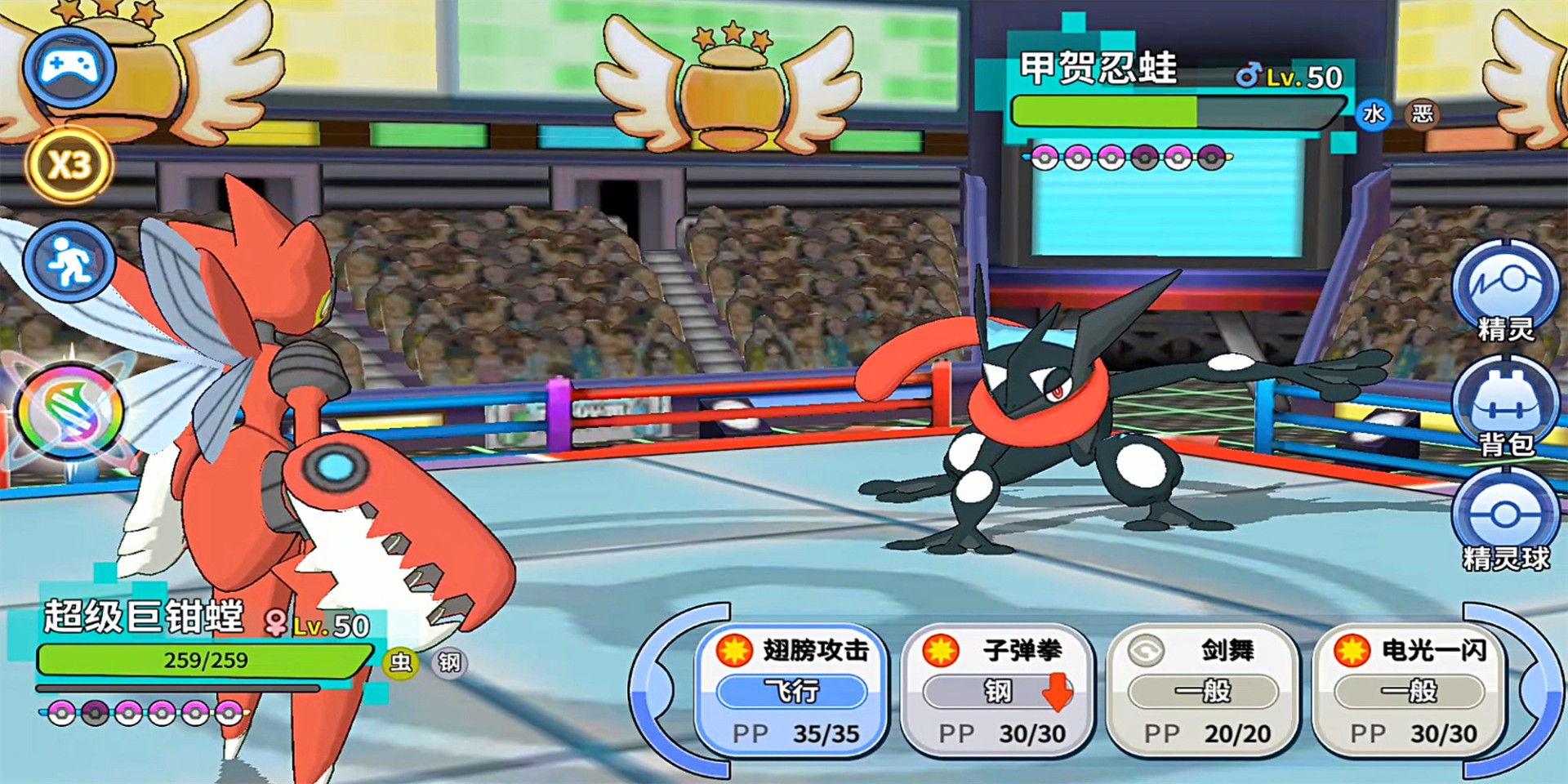
Task: Flee battle with running figure icon
Action: coord(69,261)
